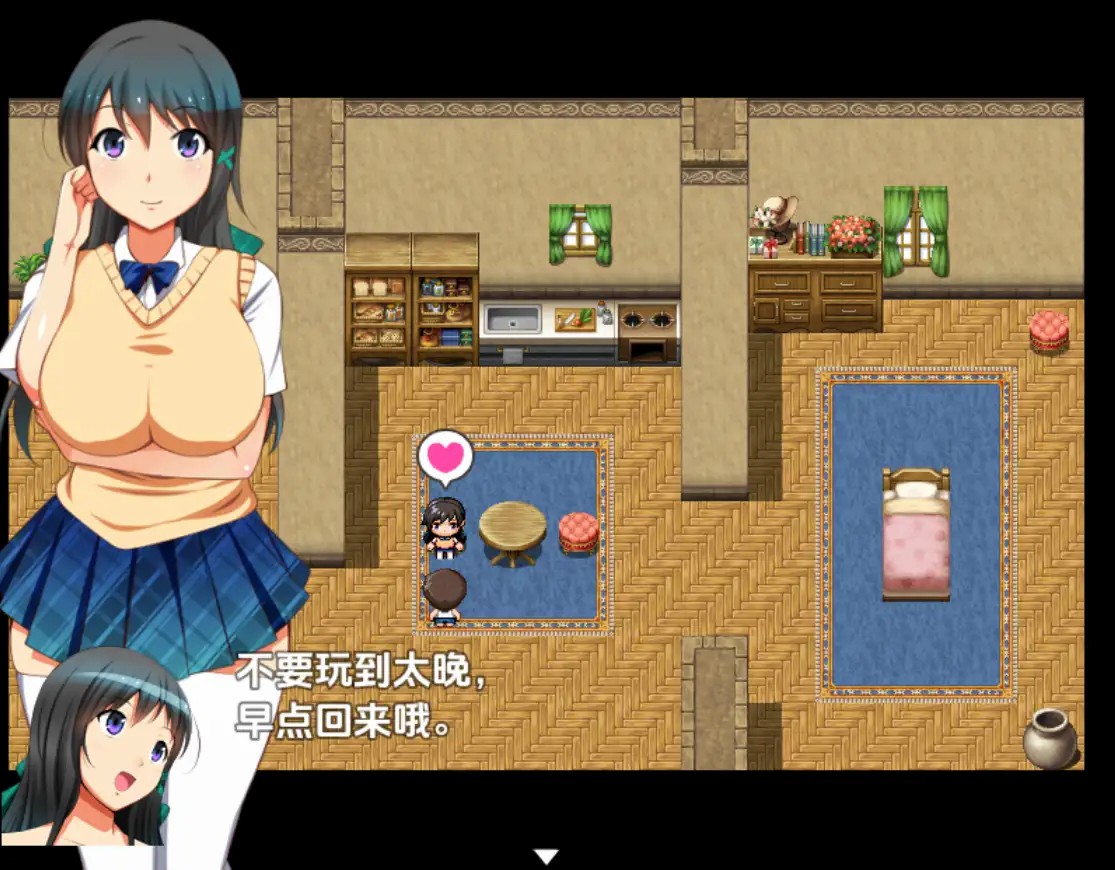
Task: Advance dialogue with the white continue arrow
Action: (545, 856)
